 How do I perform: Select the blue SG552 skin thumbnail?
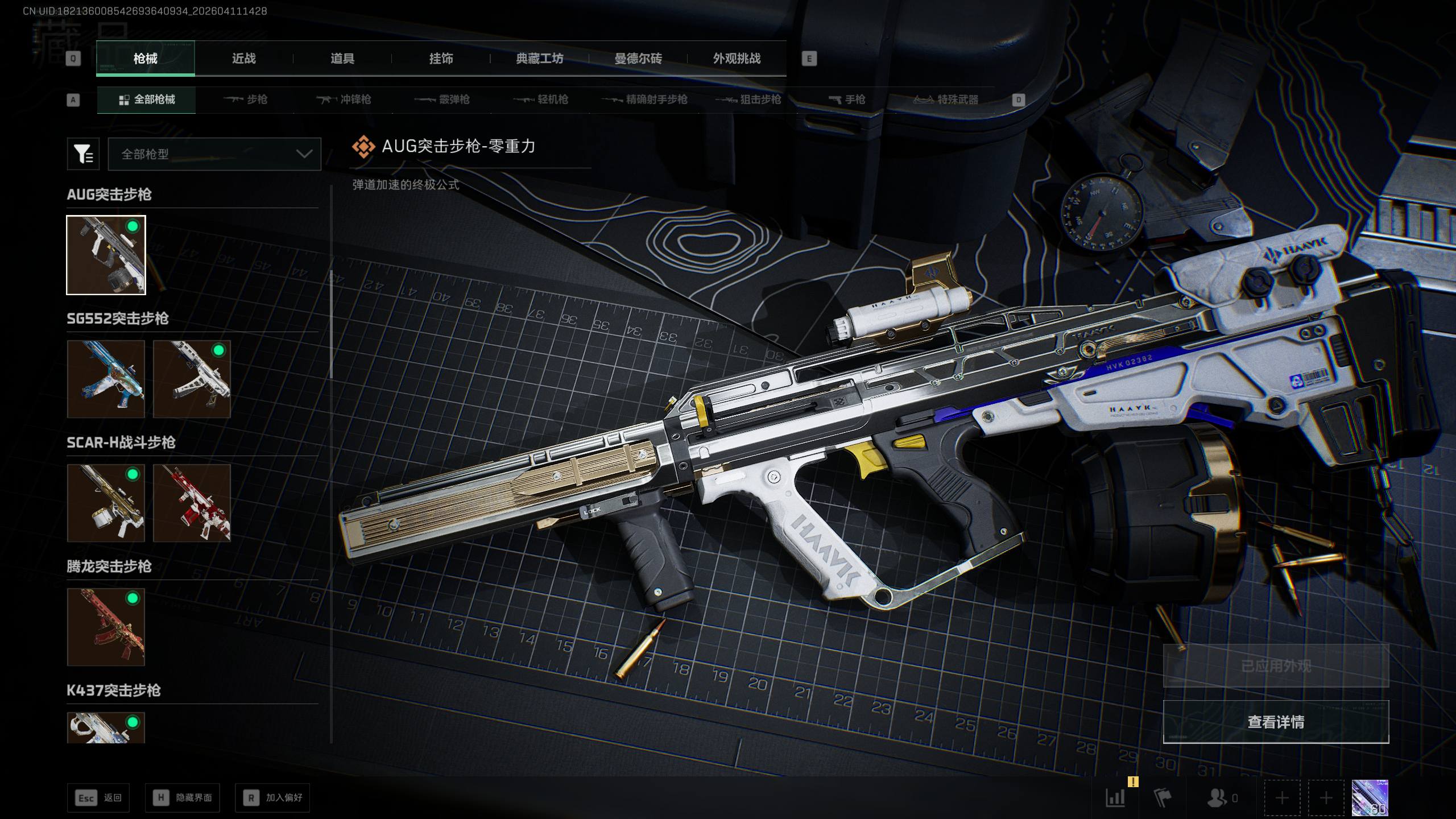point(106,379)
